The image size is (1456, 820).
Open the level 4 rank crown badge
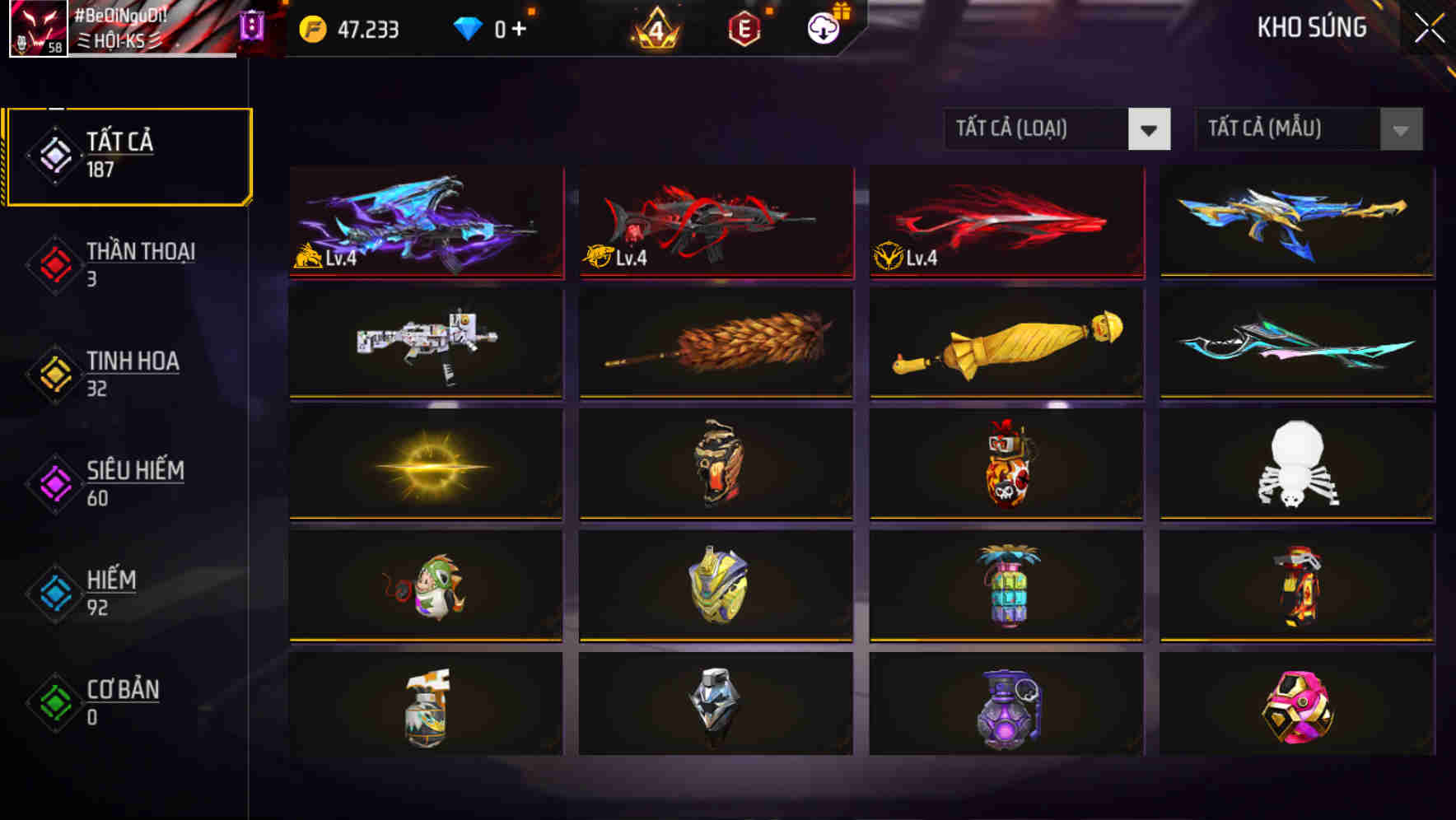(x=659, y=30)
